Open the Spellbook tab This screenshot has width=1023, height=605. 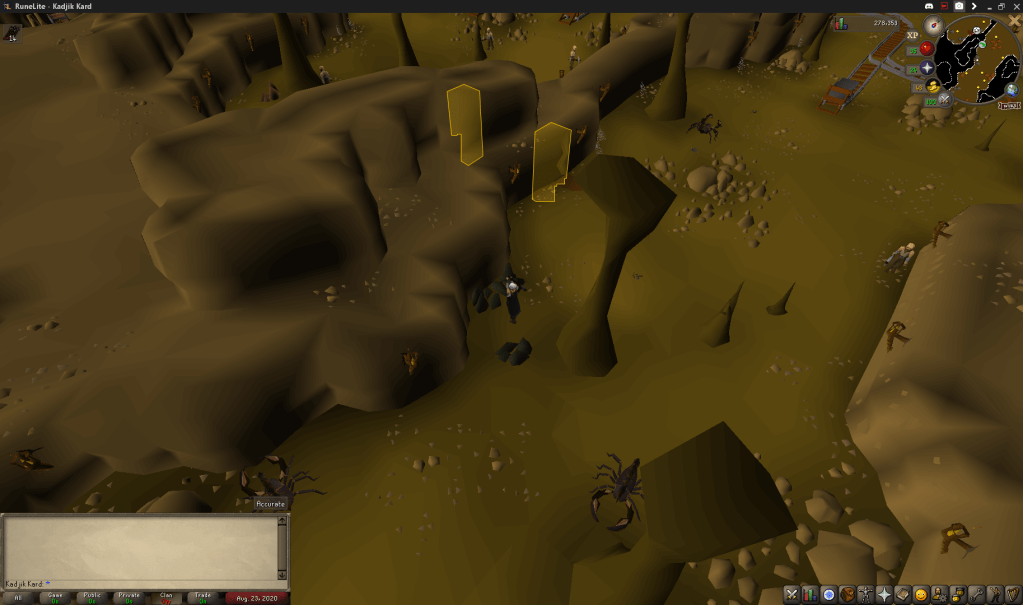(x=902, y=595)
